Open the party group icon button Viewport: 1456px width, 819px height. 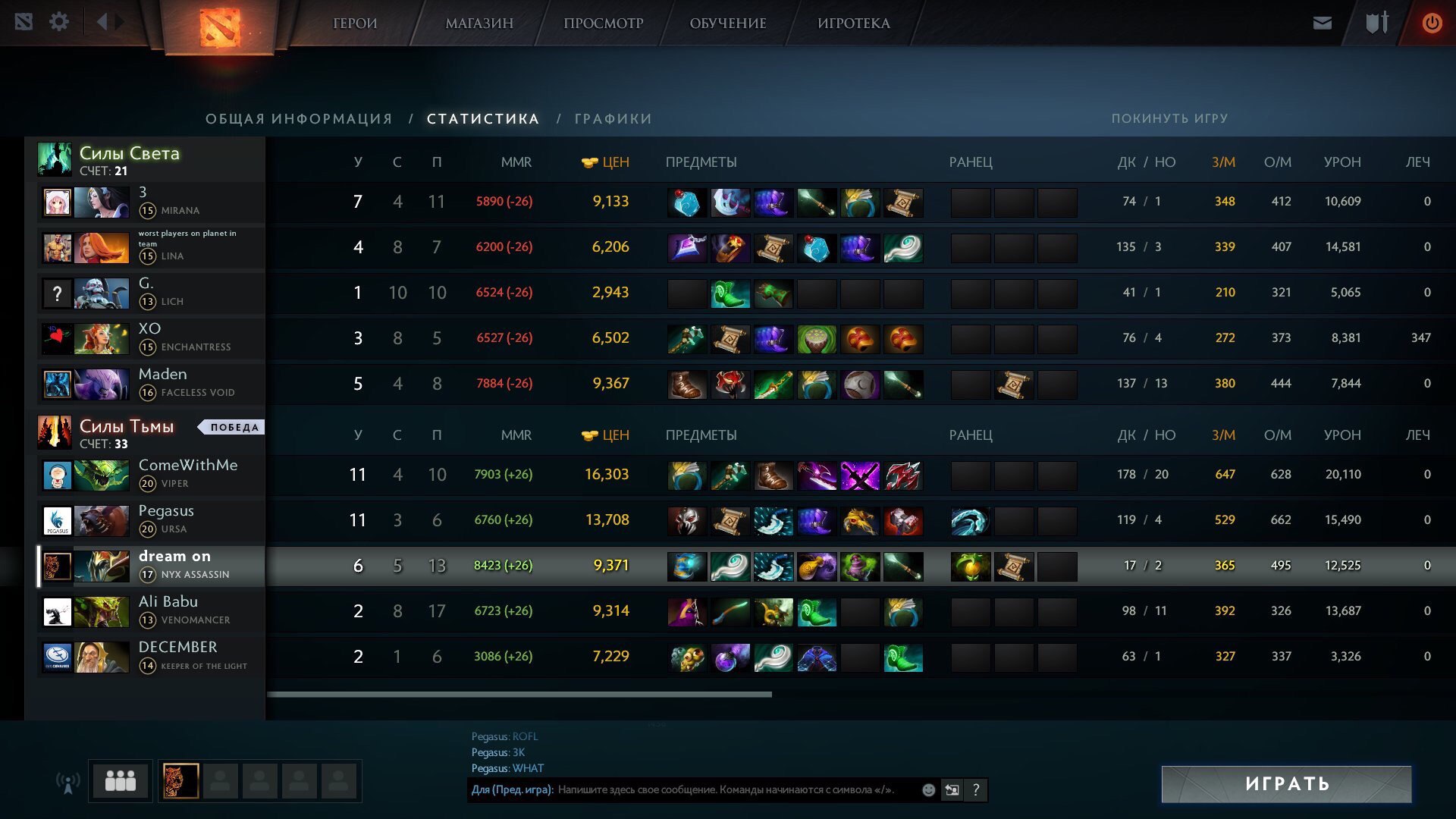(120, 780)
